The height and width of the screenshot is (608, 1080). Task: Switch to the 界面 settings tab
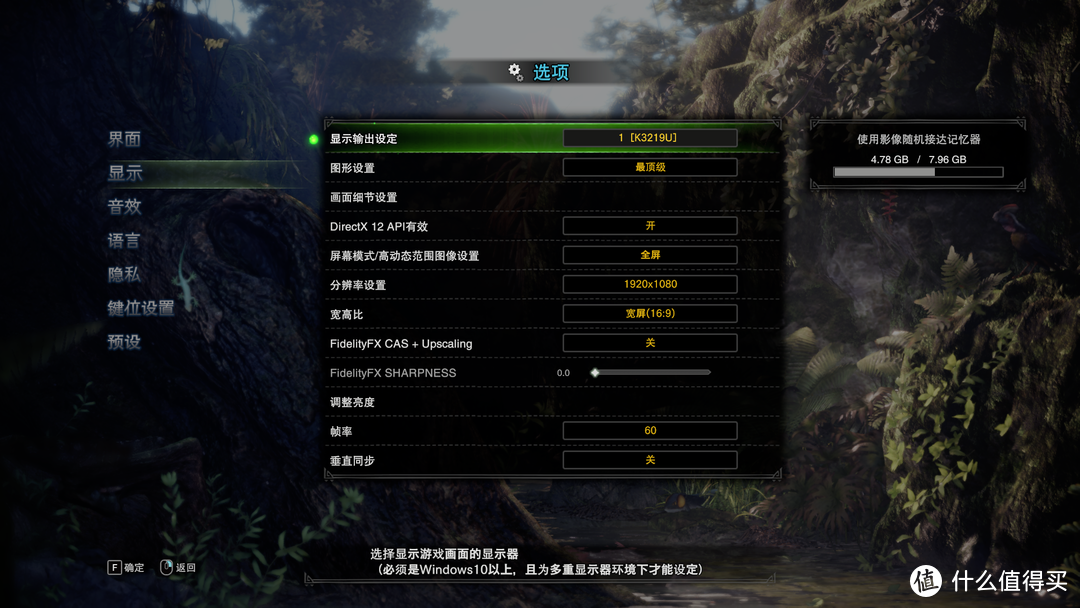(x=125, y=139)
